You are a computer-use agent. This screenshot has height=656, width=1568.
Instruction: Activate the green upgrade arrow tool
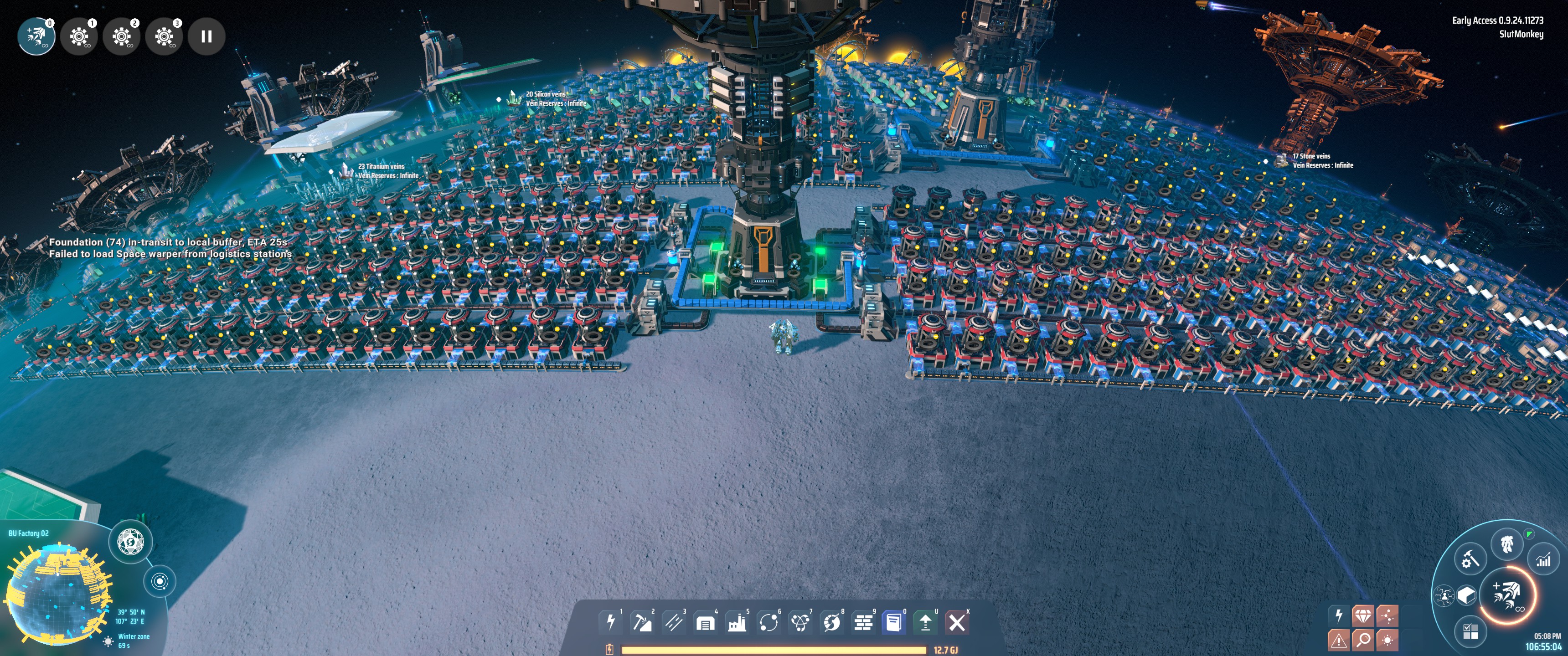point(925,622)
